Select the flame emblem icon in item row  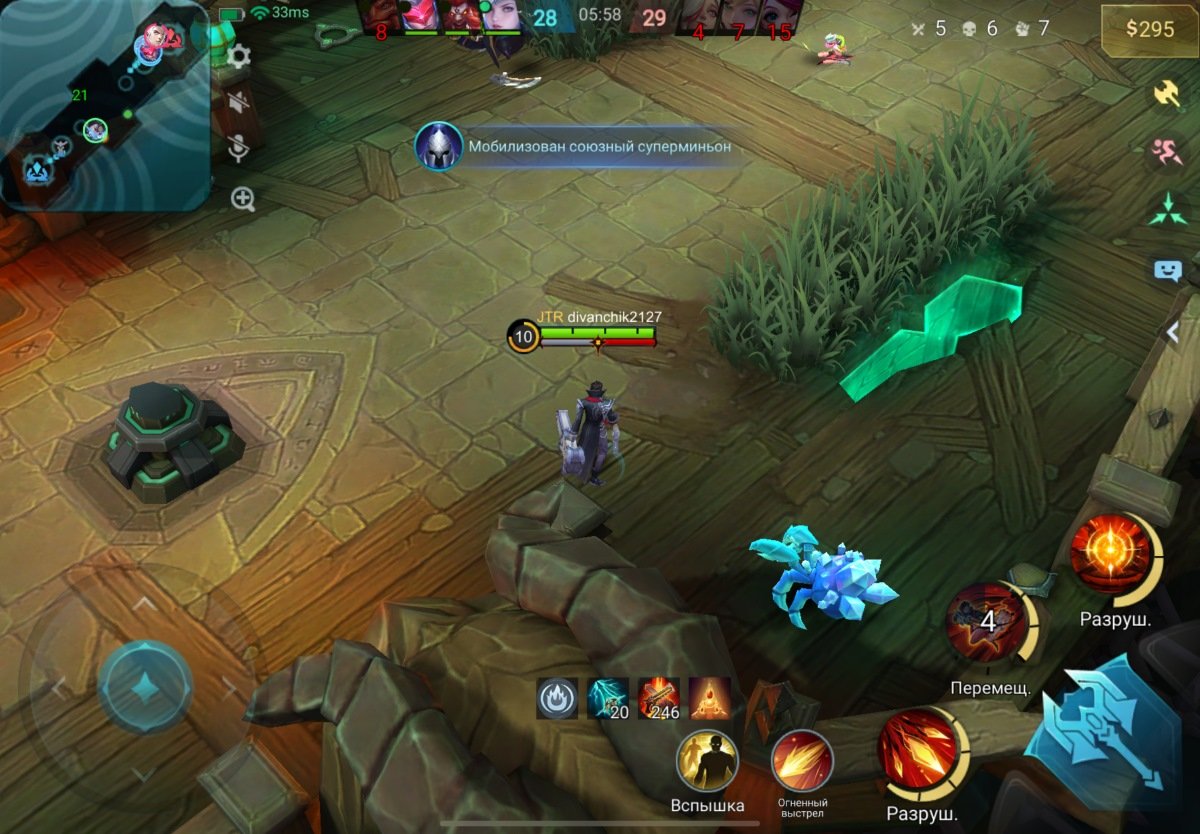pyautogui.click(x=557, y=699)
